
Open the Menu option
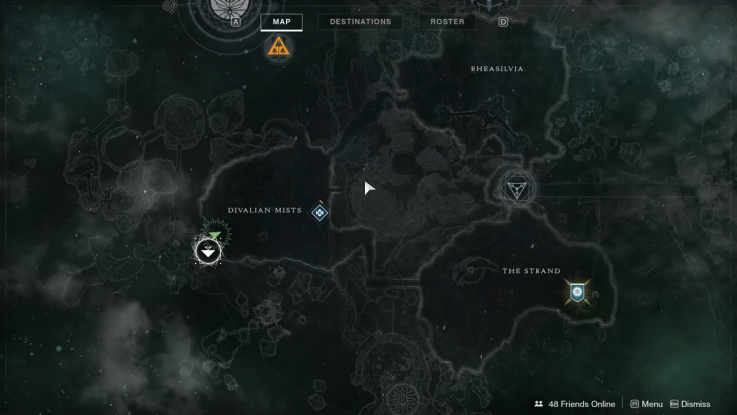point(647,404)
